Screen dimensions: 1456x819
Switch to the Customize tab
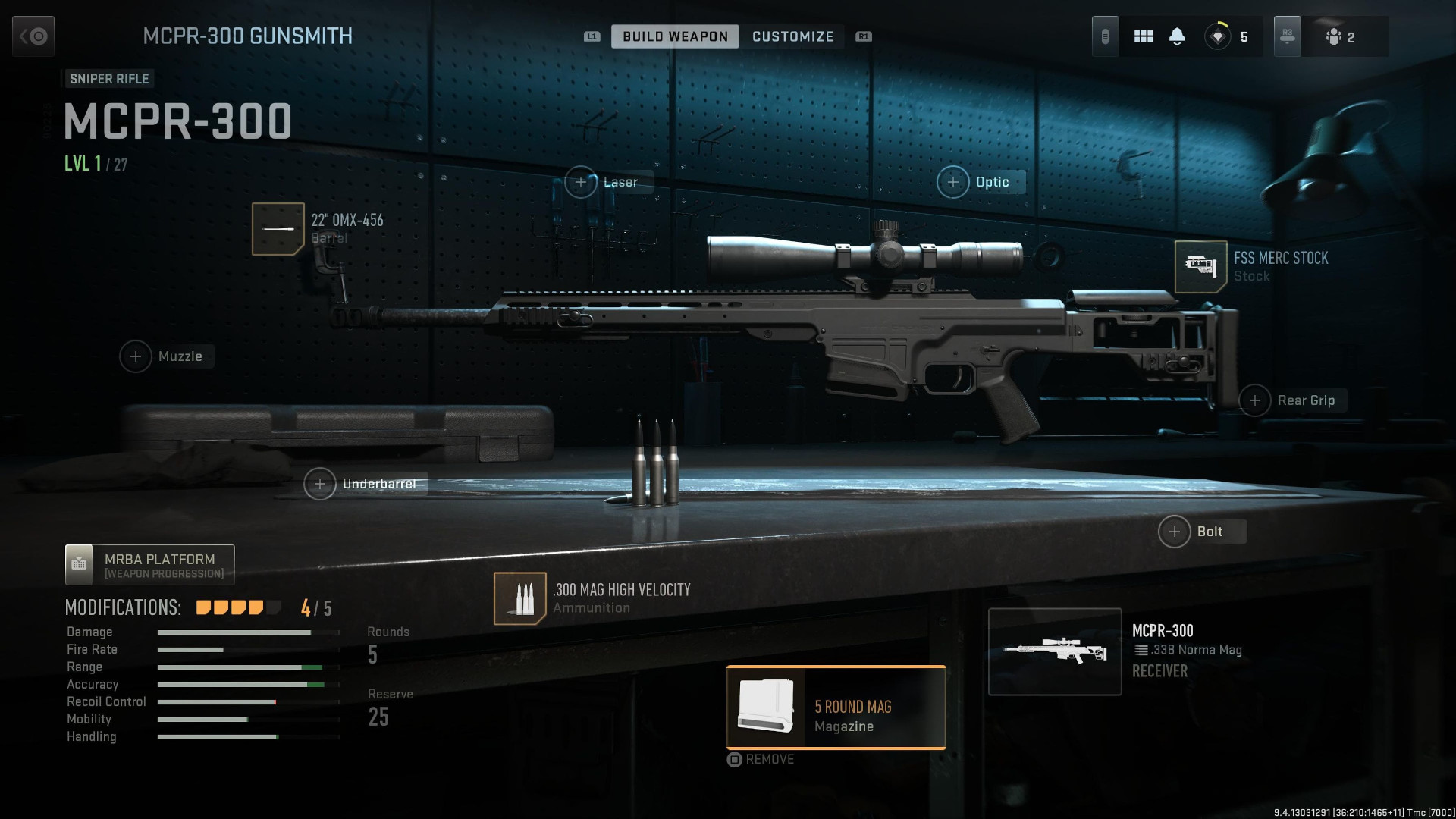coord(792,36)
